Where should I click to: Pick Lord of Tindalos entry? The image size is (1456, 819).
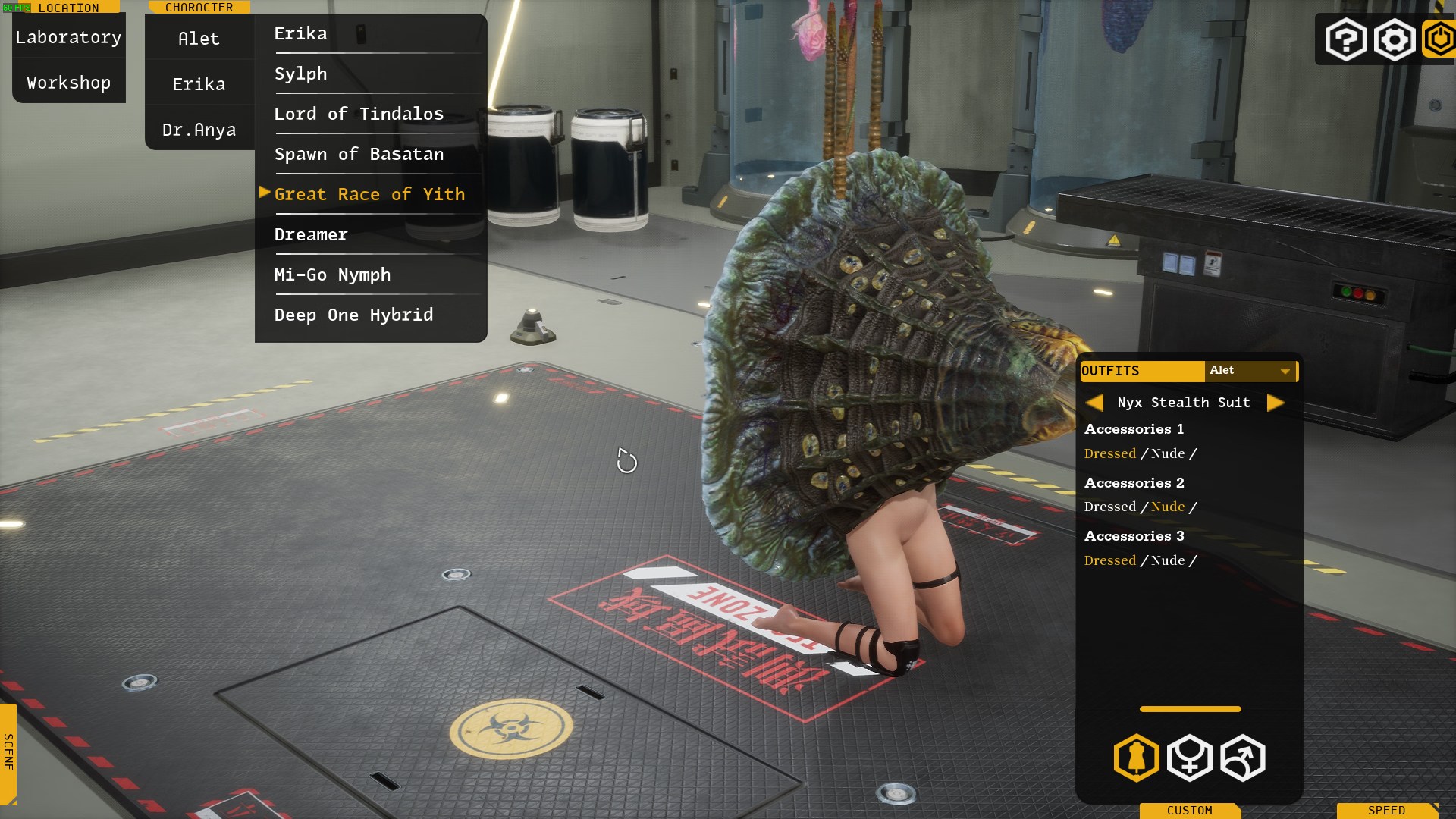point(359,115)
